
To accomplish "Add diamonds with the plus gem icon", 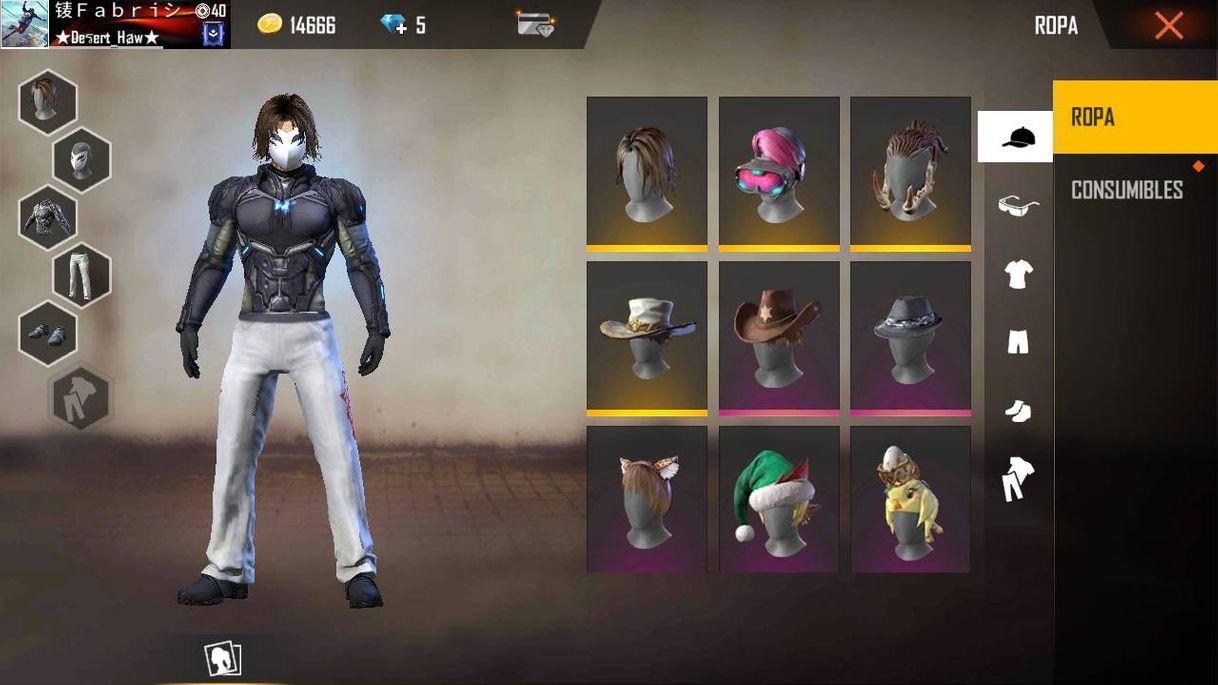I will pyautogui.click(x=402, y=25).
